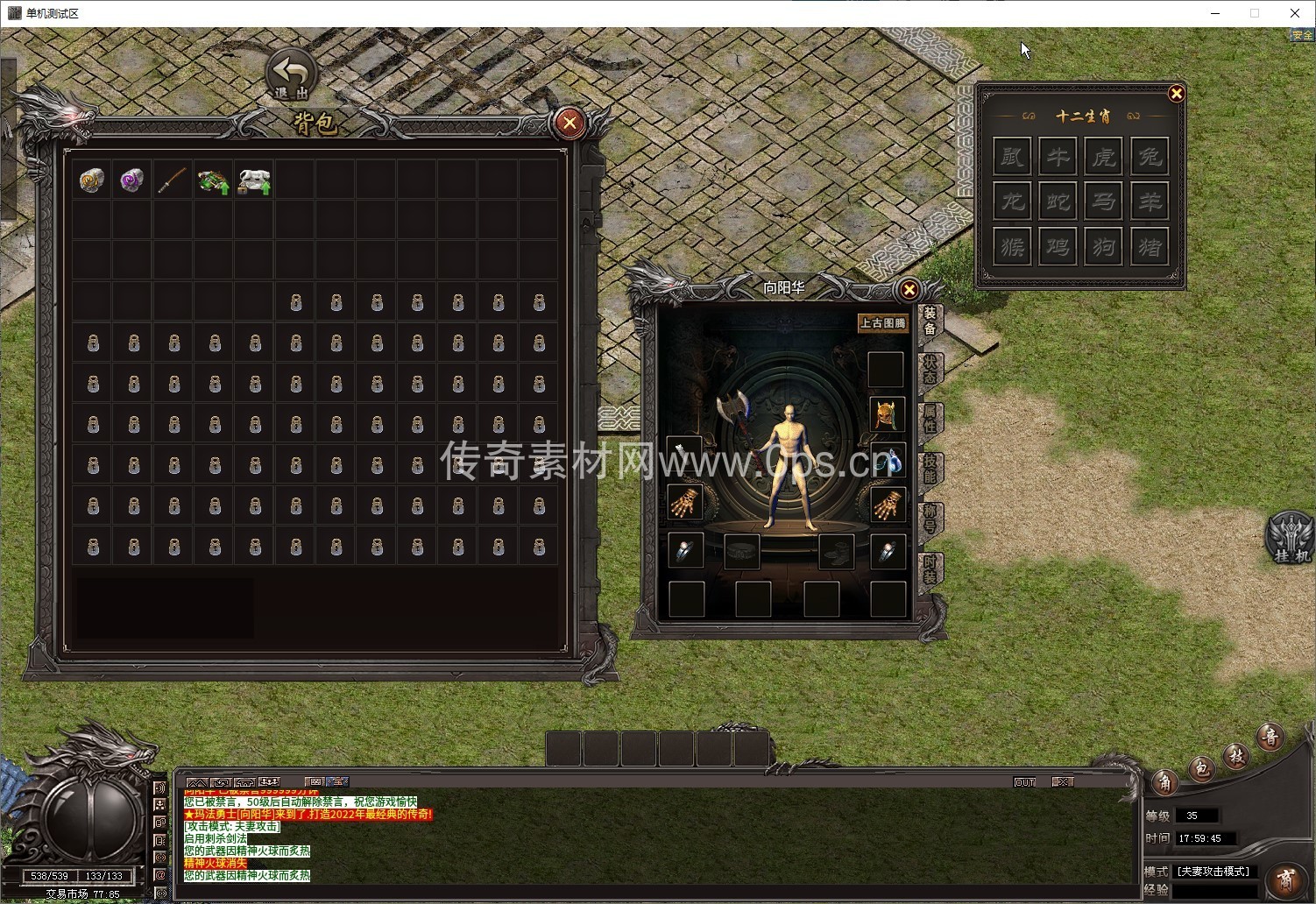Pick the wooden staff item in backpack
The width and height of the screenshot is (1316, 904).
point(173,180)
